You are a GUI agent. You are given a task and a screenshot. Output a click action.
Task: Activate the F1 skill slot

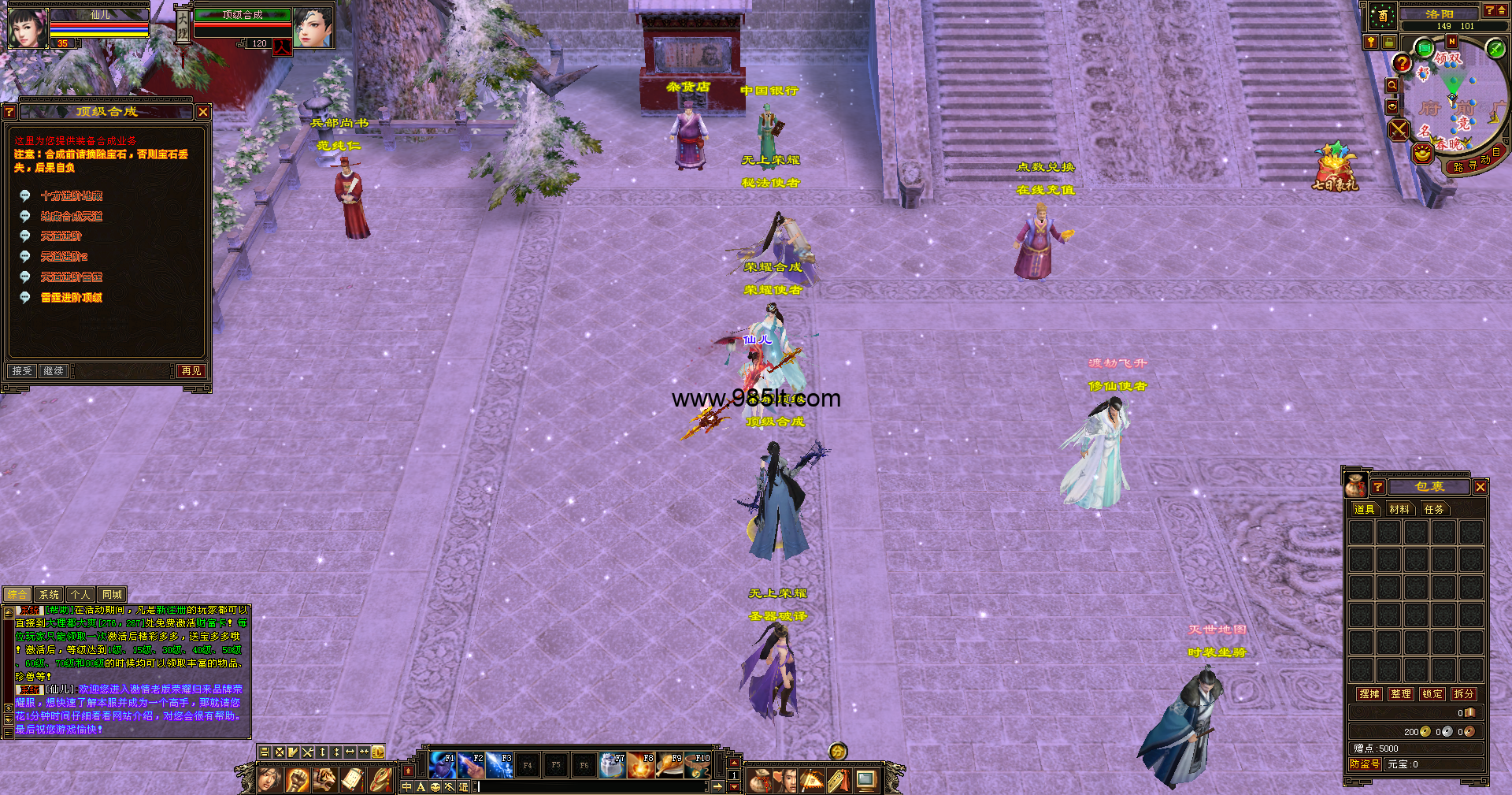443,765
